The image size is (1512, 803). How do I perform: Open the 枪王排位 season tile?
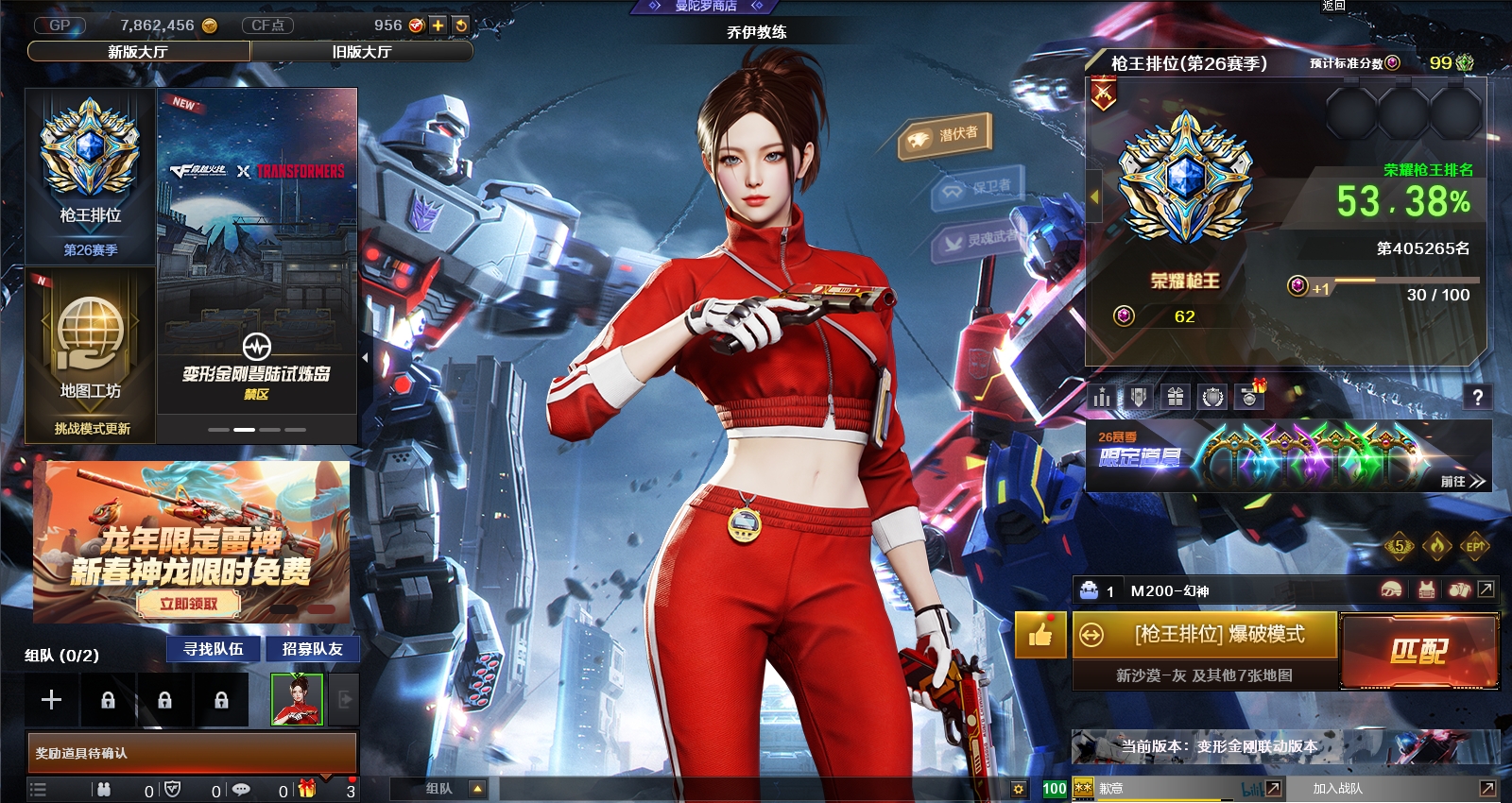point(90,177)
